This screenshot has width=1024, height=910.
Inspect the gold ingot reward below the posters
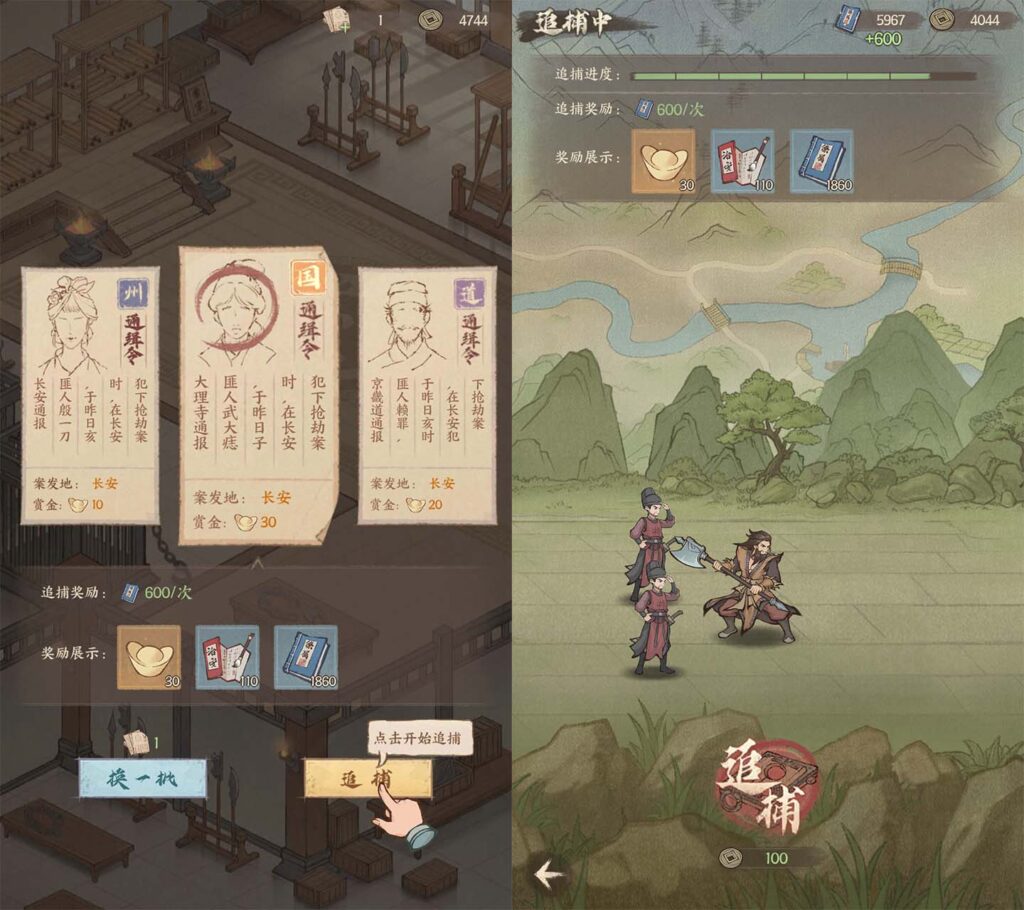149,657
